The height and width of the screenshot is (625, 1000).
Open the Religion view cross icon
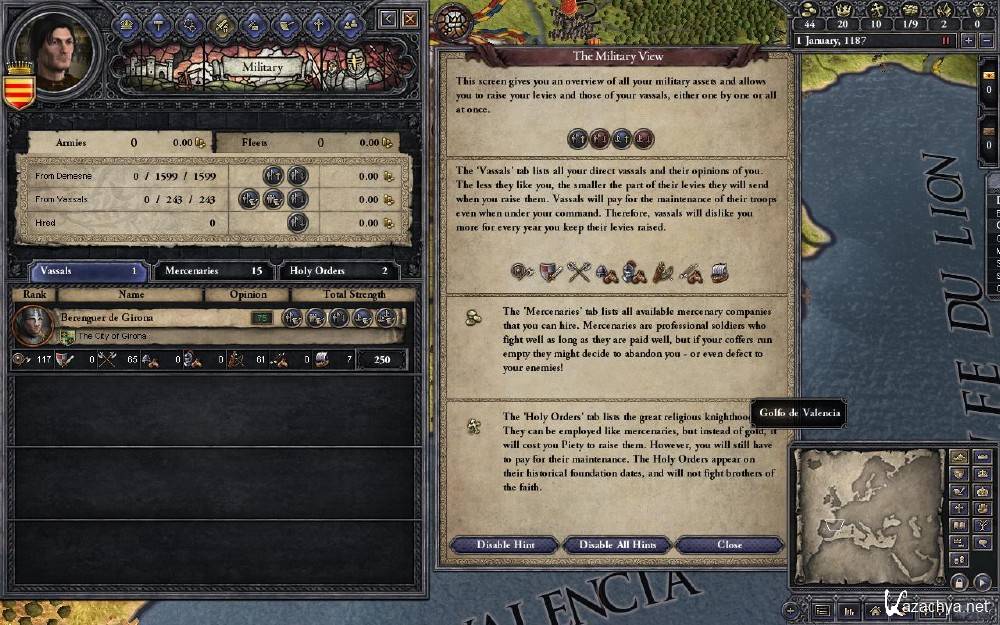click(x=318, y=24)
